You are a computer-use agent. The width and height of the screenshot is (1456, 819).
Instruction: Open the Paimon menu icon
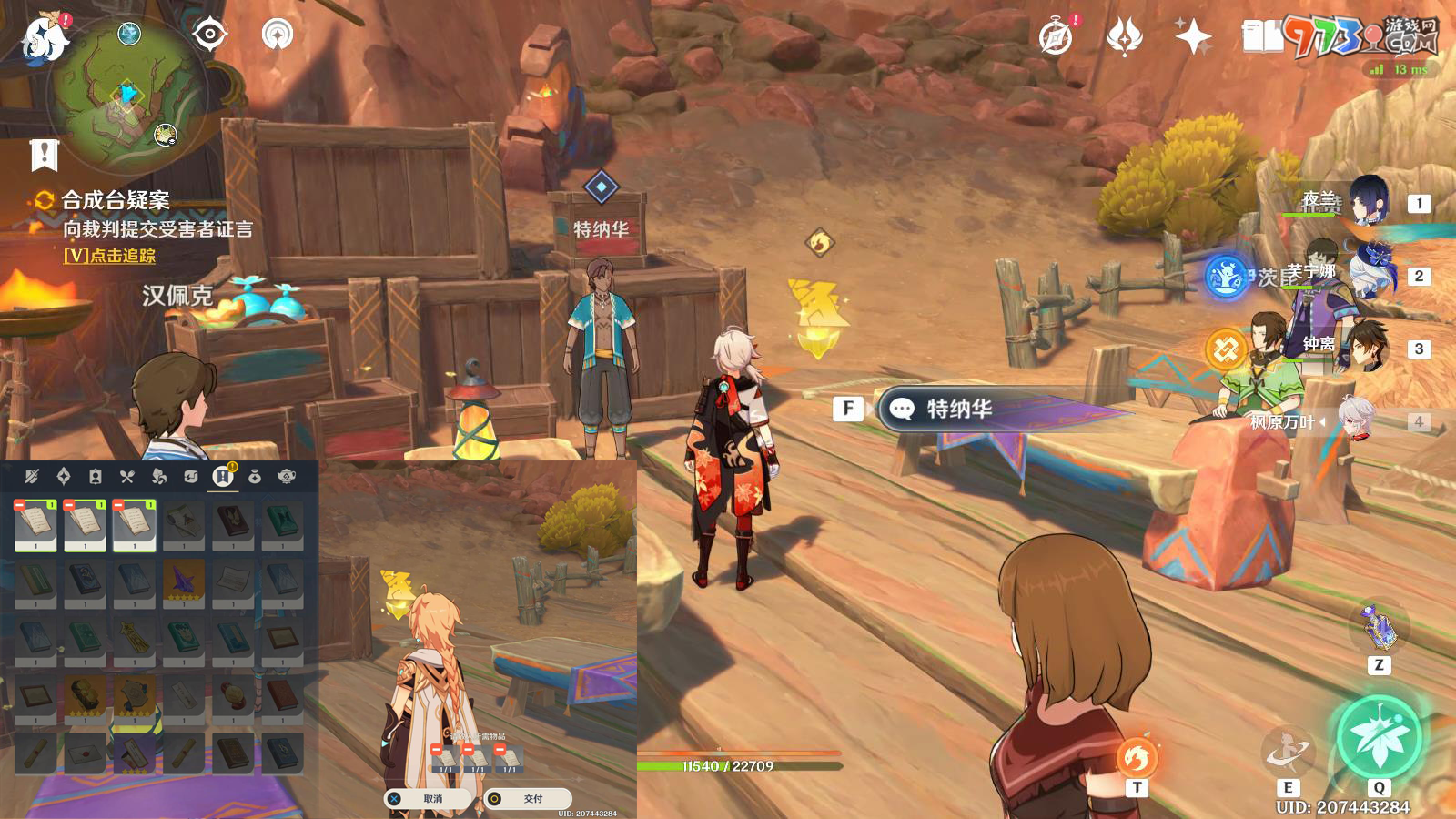click(44, 38)
